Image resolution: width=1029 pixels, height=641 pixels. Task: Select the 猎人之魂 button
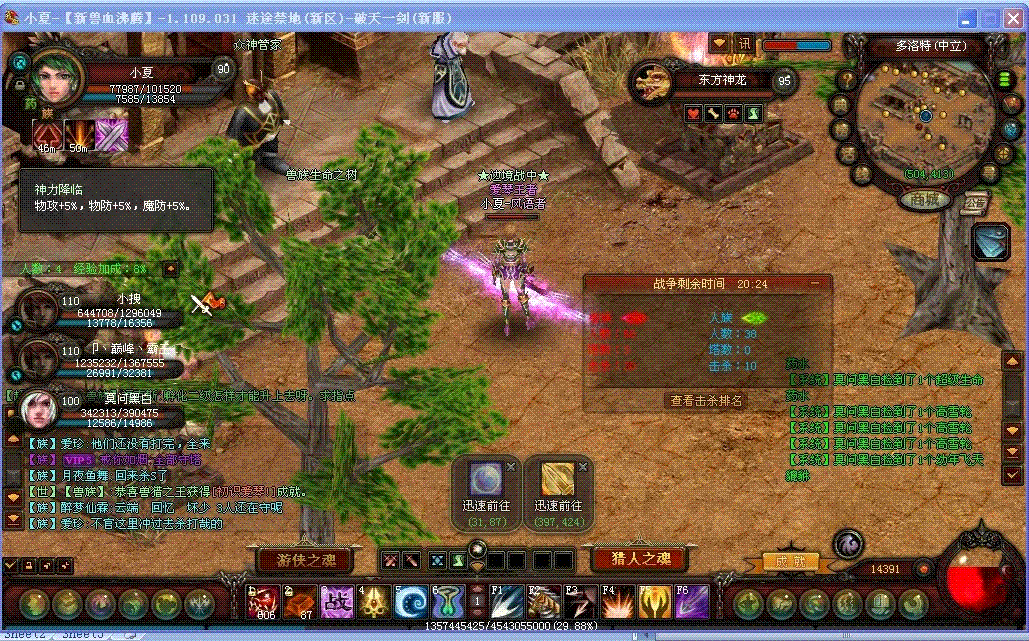pyautogui.click(x=640, y=559)
